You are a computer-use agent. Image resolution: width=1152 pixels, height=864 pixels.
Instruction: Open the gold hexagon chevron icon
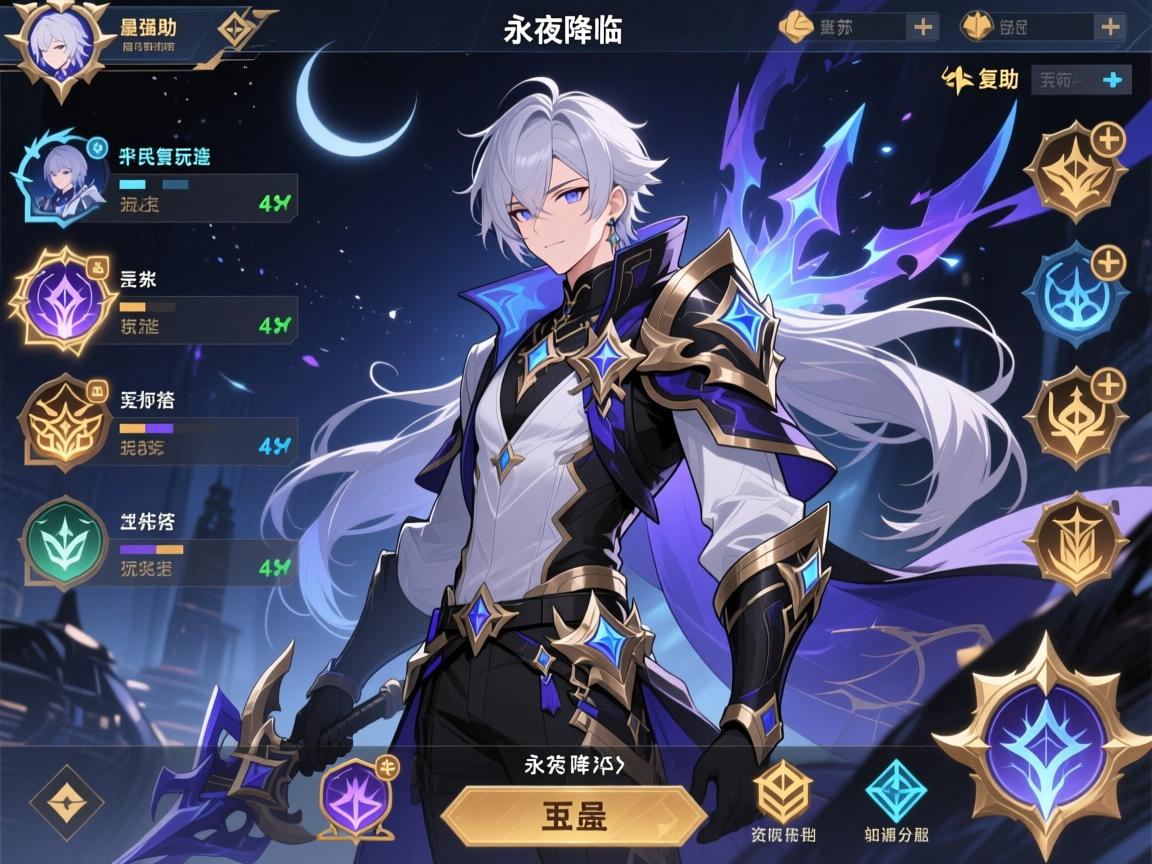(783, 792)
